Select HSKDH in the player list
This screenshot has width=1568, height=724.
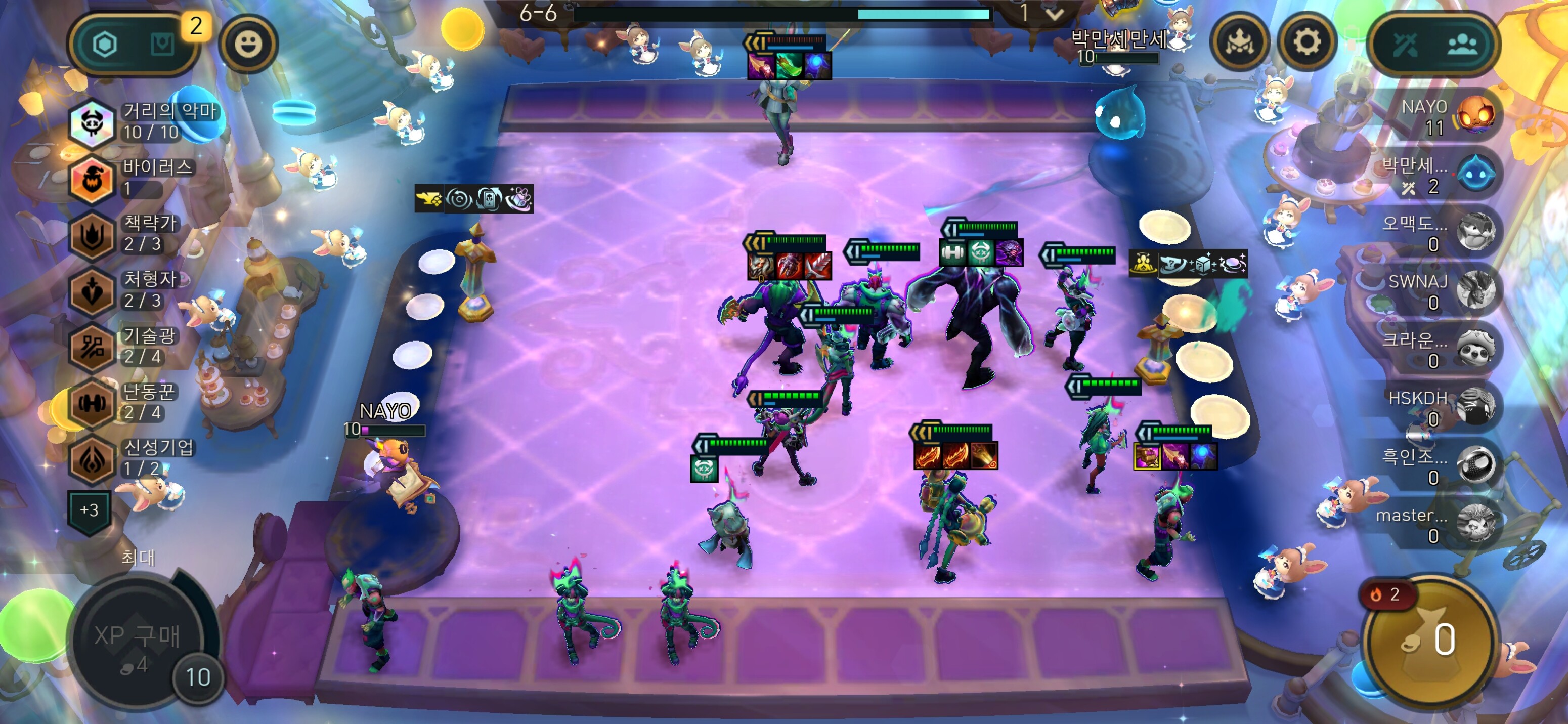[x=1443, y=407]
